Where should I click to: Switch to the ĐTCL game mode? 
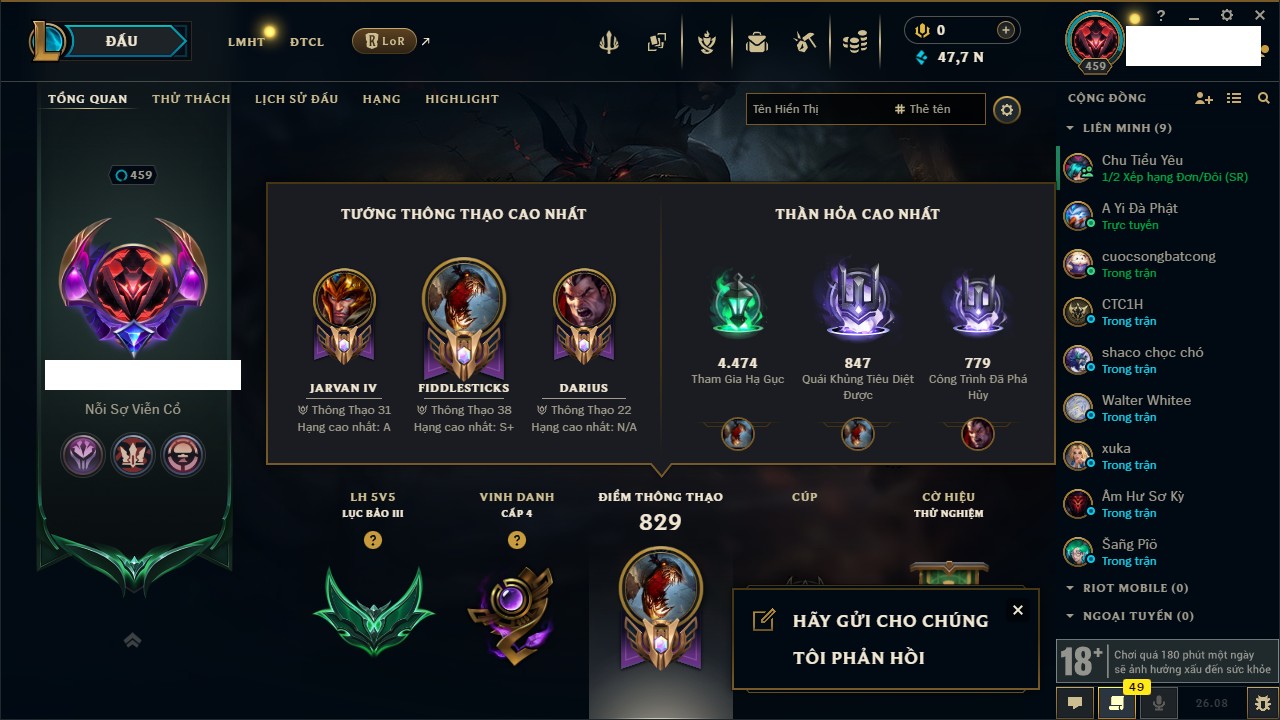[307, 42]
